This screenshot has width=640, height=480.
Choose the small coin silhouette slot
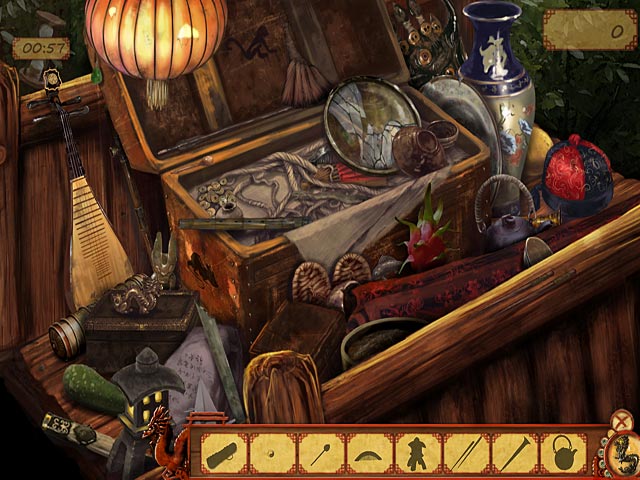(x=273, y=453)
